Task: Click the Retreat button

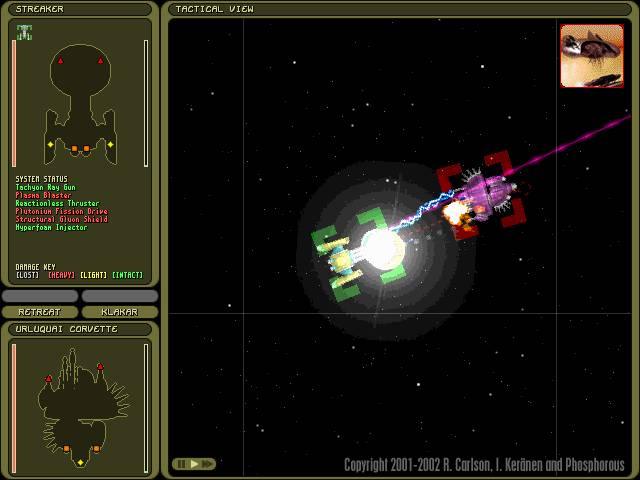Action: coord(39,312)
